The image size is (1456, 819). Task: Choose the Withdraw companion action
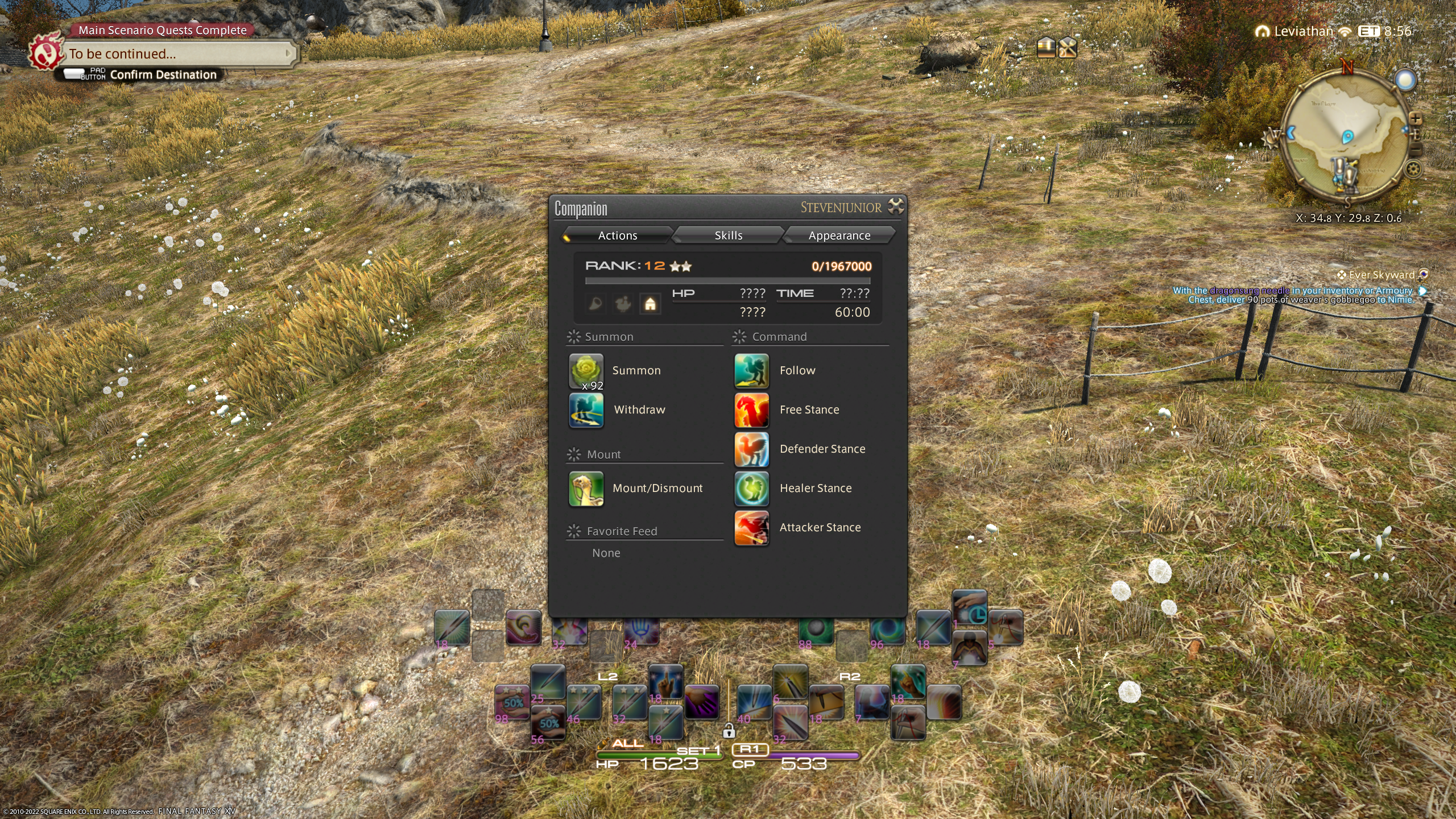pyautogui.click(x=586, y=410)
